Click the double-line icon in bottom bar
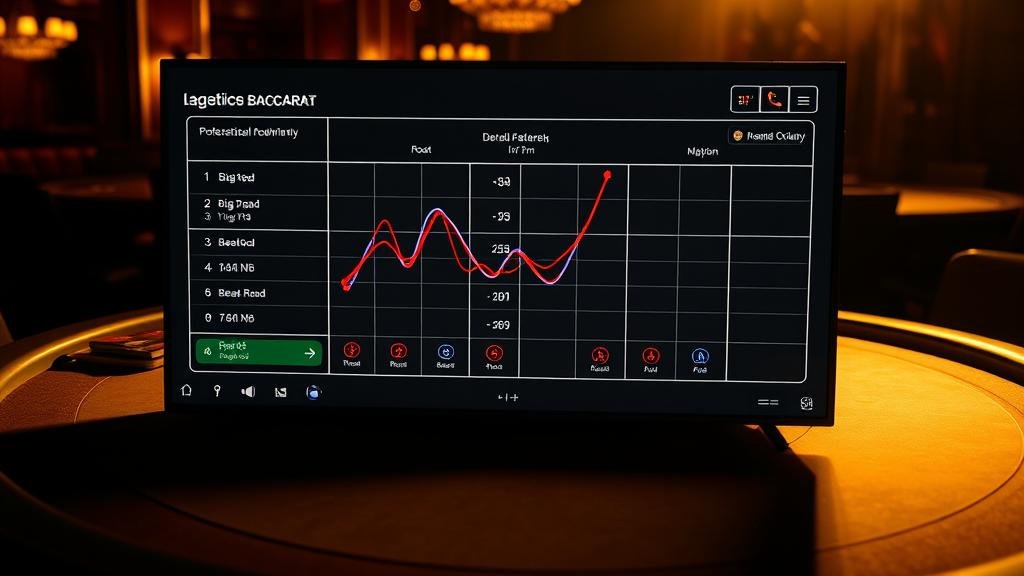Viewport: 1024px width, 576px height. tap(767, 402)
